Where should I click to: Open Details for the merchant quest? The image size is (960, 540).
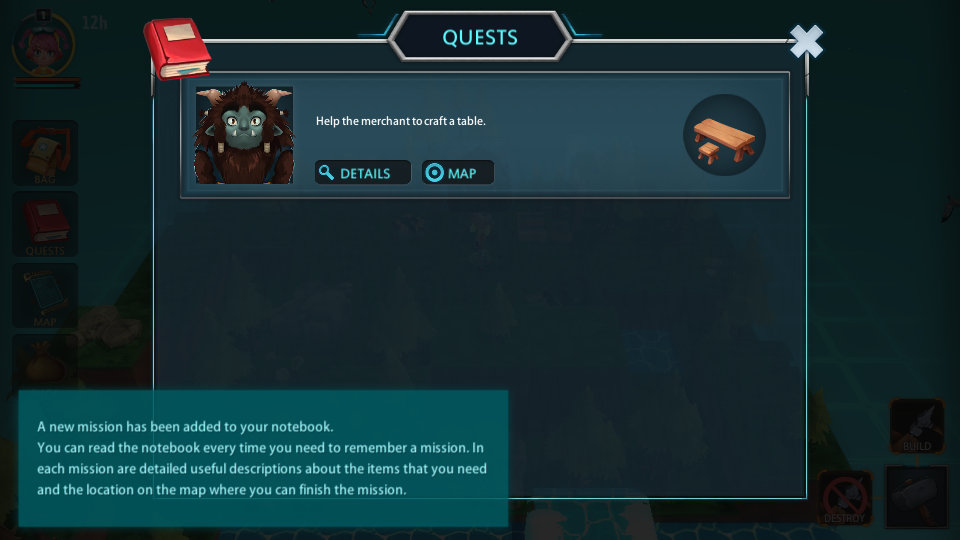pyautogui.click(x=363, y=173)
